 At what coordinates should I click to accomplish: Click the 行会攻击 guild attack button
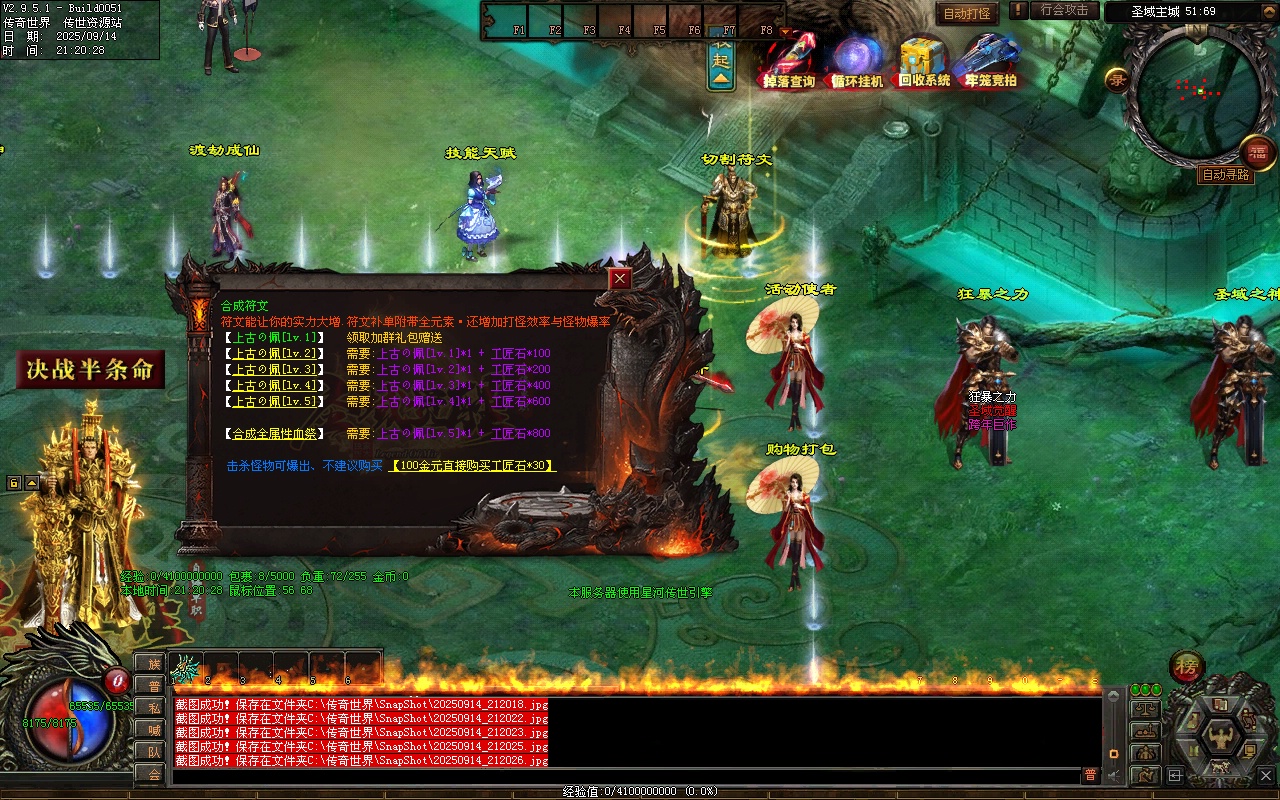click(1064, 10)
